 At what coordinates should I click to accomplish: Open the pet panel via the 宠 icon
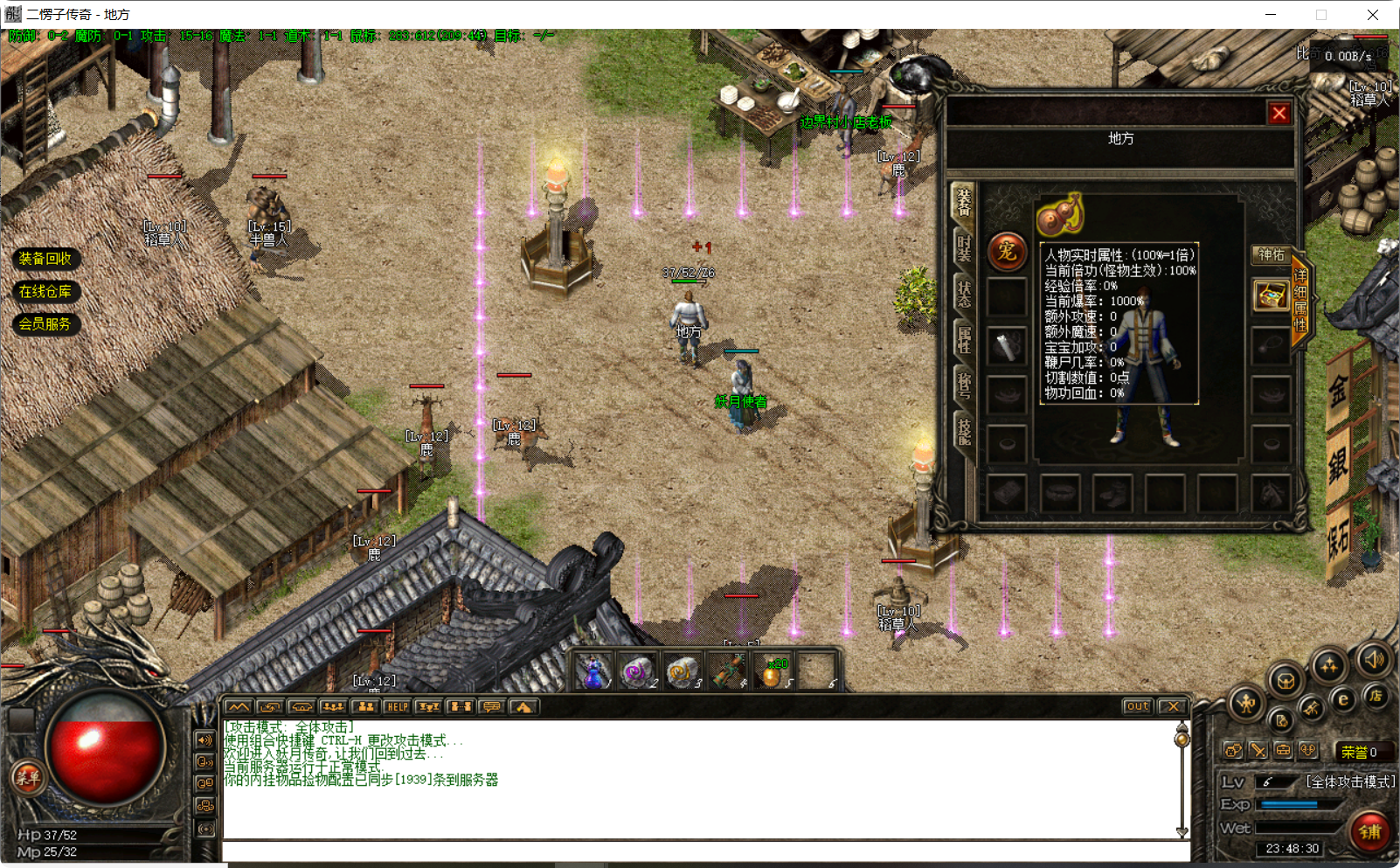(1006, 251)
